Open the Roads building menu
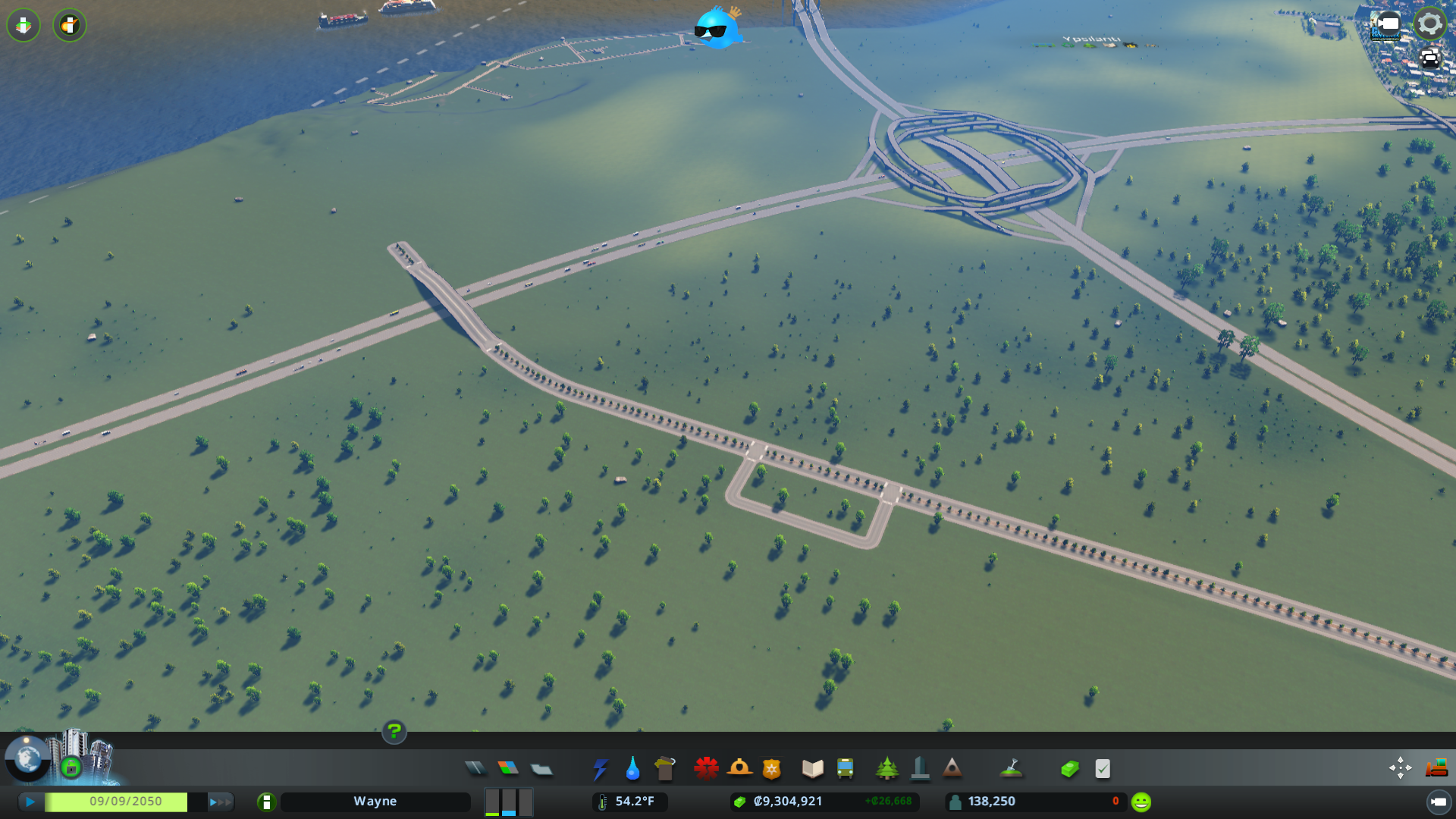Viewport: 1456px width, 819px height. [x=475, y=768]
